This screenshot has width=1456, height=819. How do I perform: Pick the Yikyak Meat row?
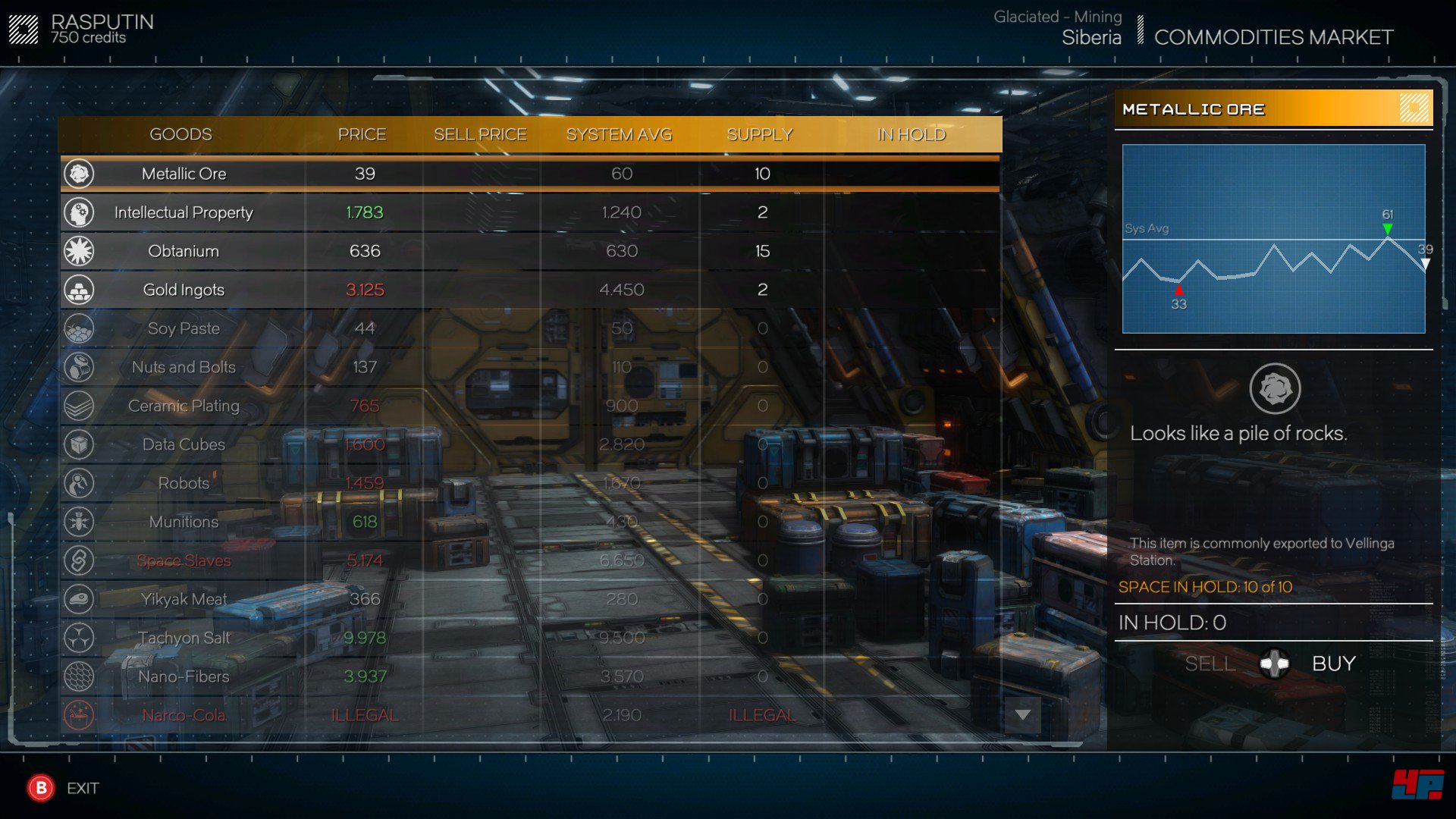[x=184, y=599]
